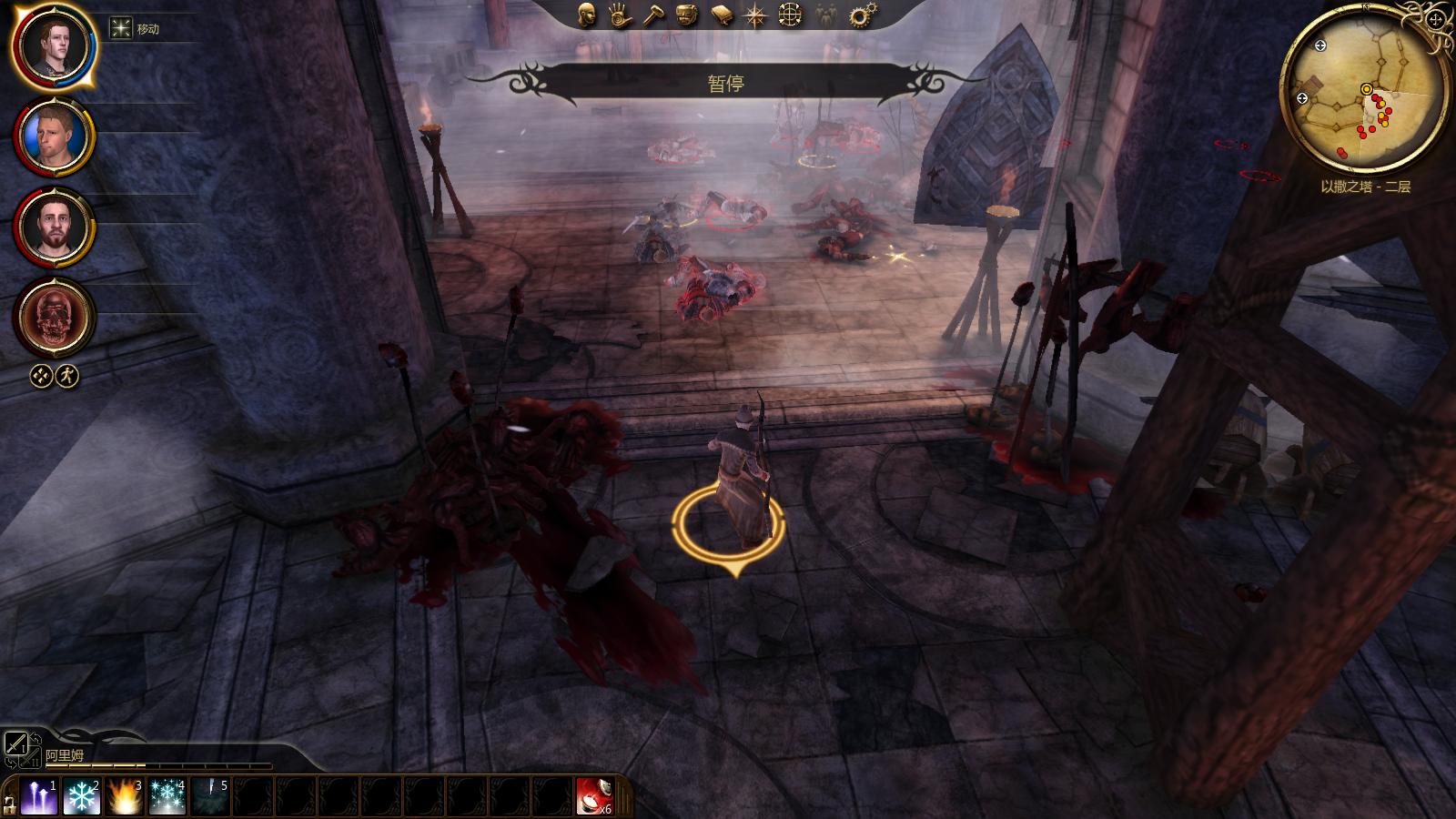Image resolution: width=1456 pixels, height=819 pixels.
Task: Cast the purple arcane bolt spell in slot 1
Action: click(x=38, y=797)
